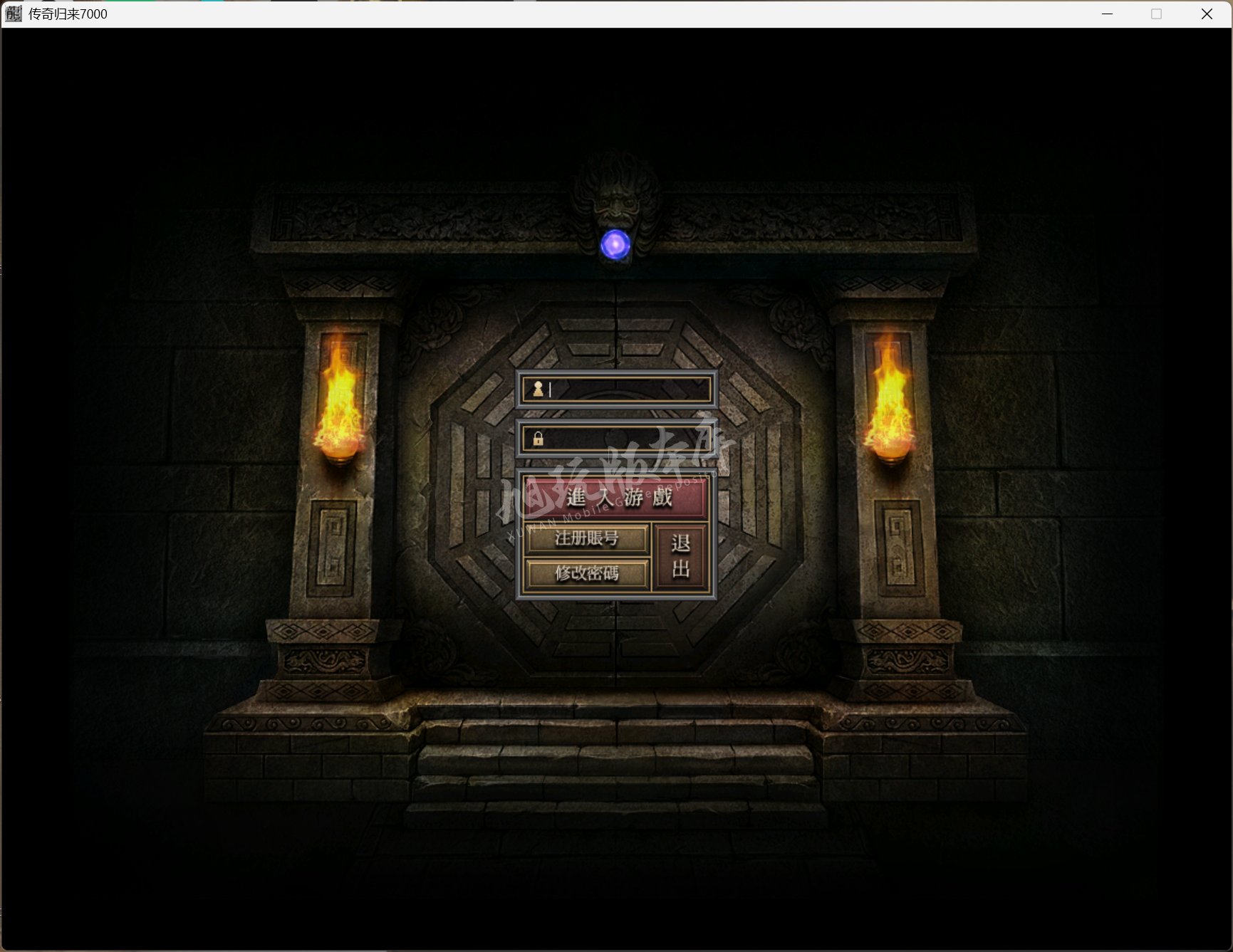Click the account name input box
The image size is (1233, 952).
[x=627, y=389]
